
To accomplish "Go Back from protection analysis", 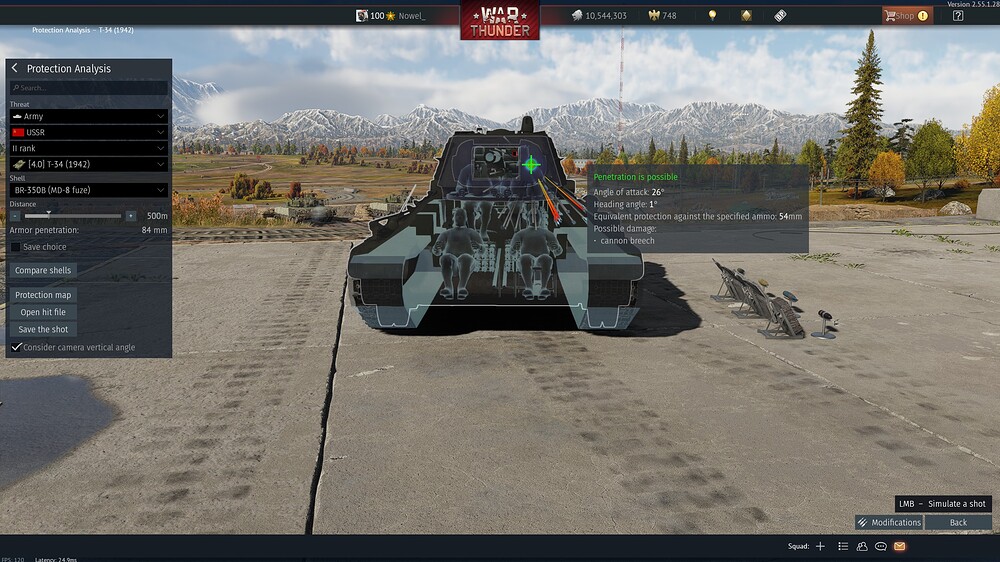I will [958, 522].
